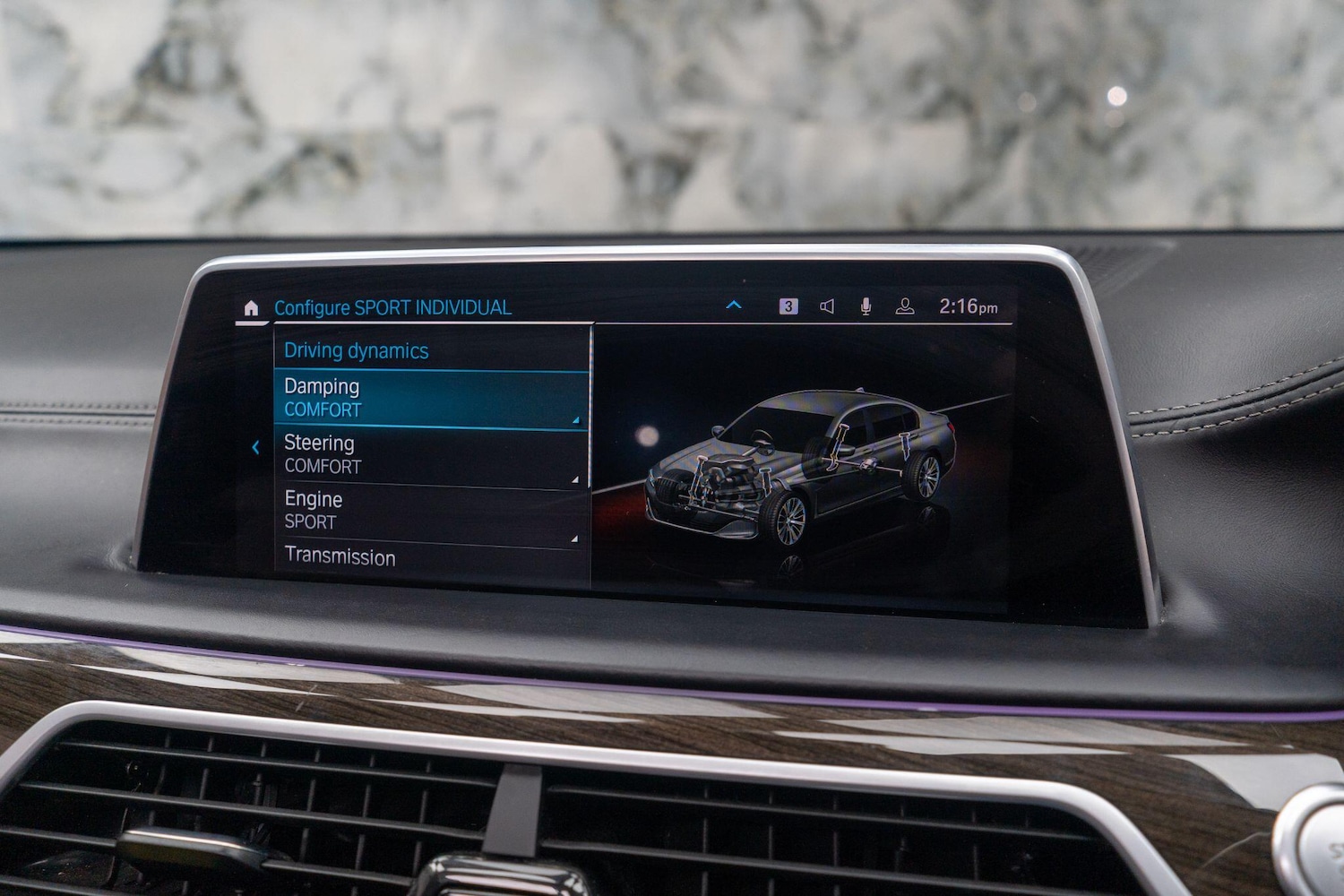This screenshot has width=1344, height=896.
Task: Select the Driving dynamics header
Action: click(x=356, y=350)
